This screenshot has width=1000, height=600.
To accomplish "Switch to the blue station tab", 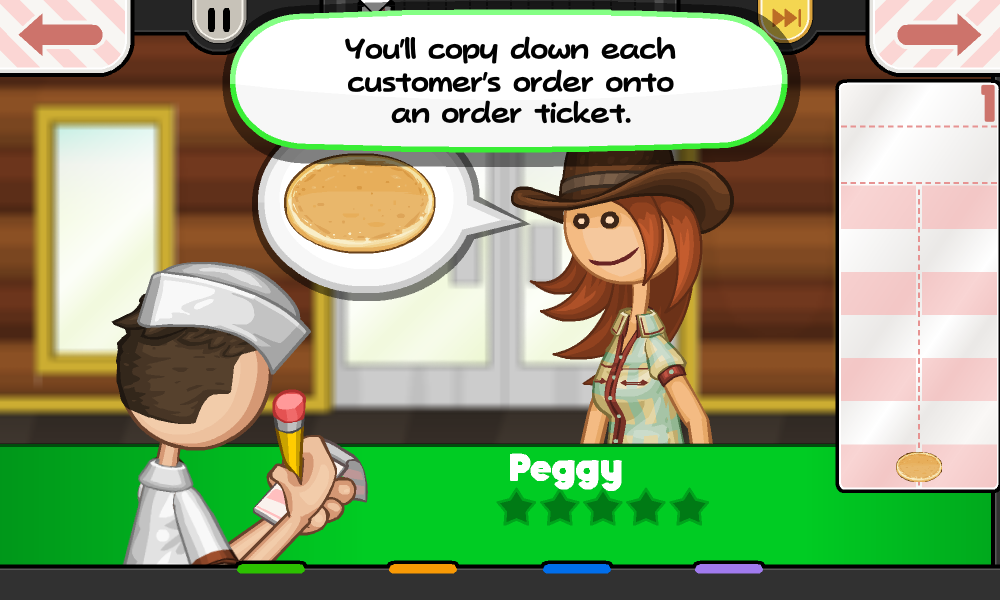I will (576, 568).
